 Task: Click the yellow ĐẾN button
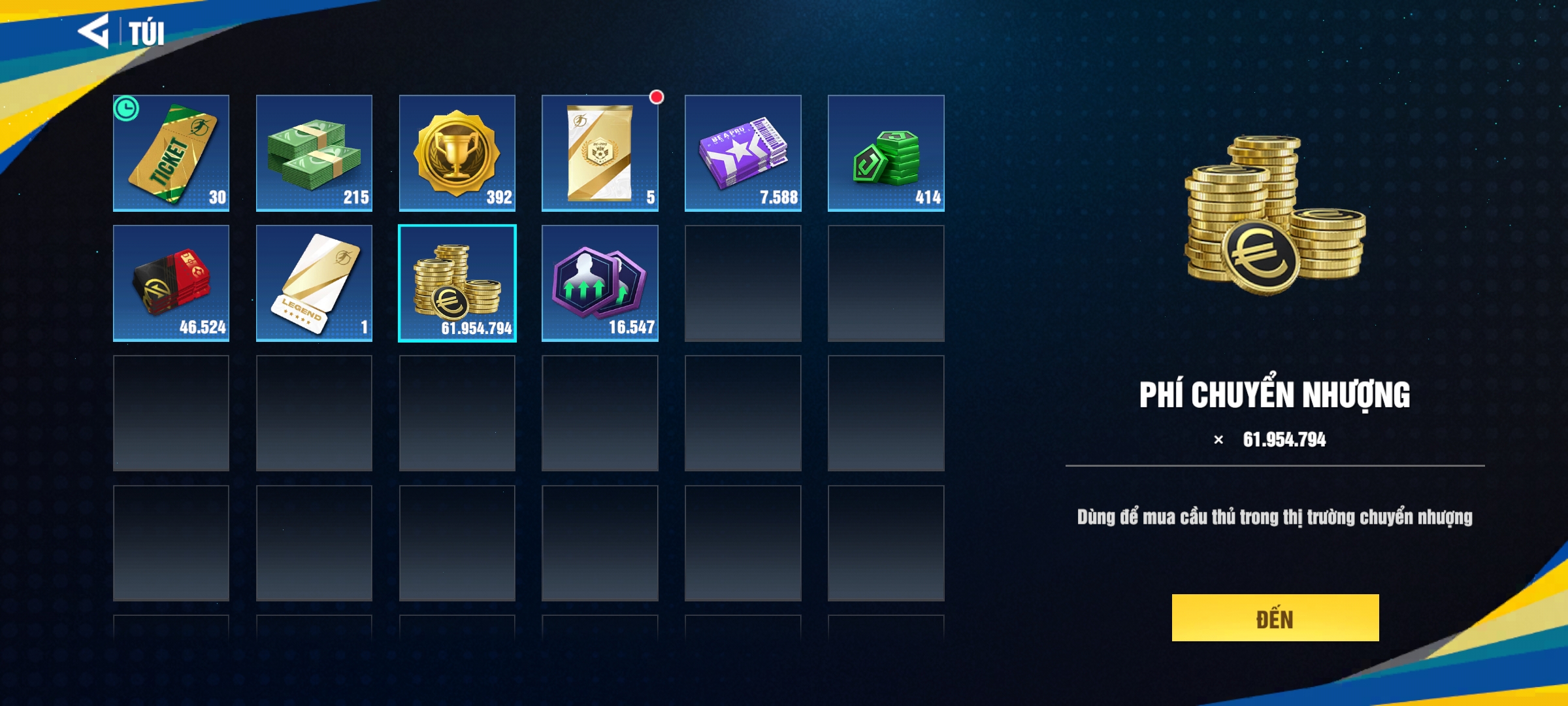[x=1275, y=618]
